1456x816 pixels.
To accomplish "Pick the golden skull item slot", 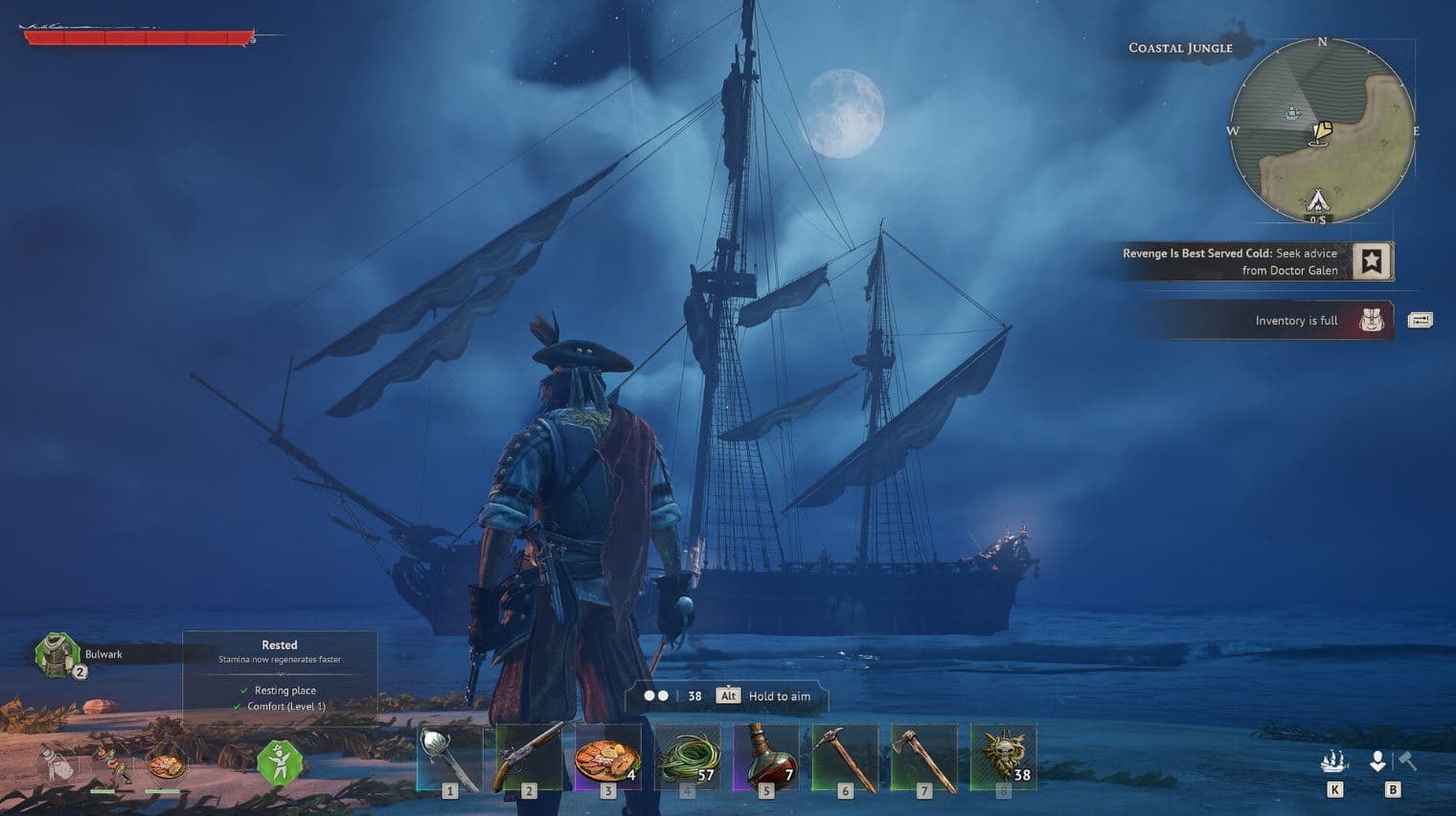I will click(x=1003, y=757).
